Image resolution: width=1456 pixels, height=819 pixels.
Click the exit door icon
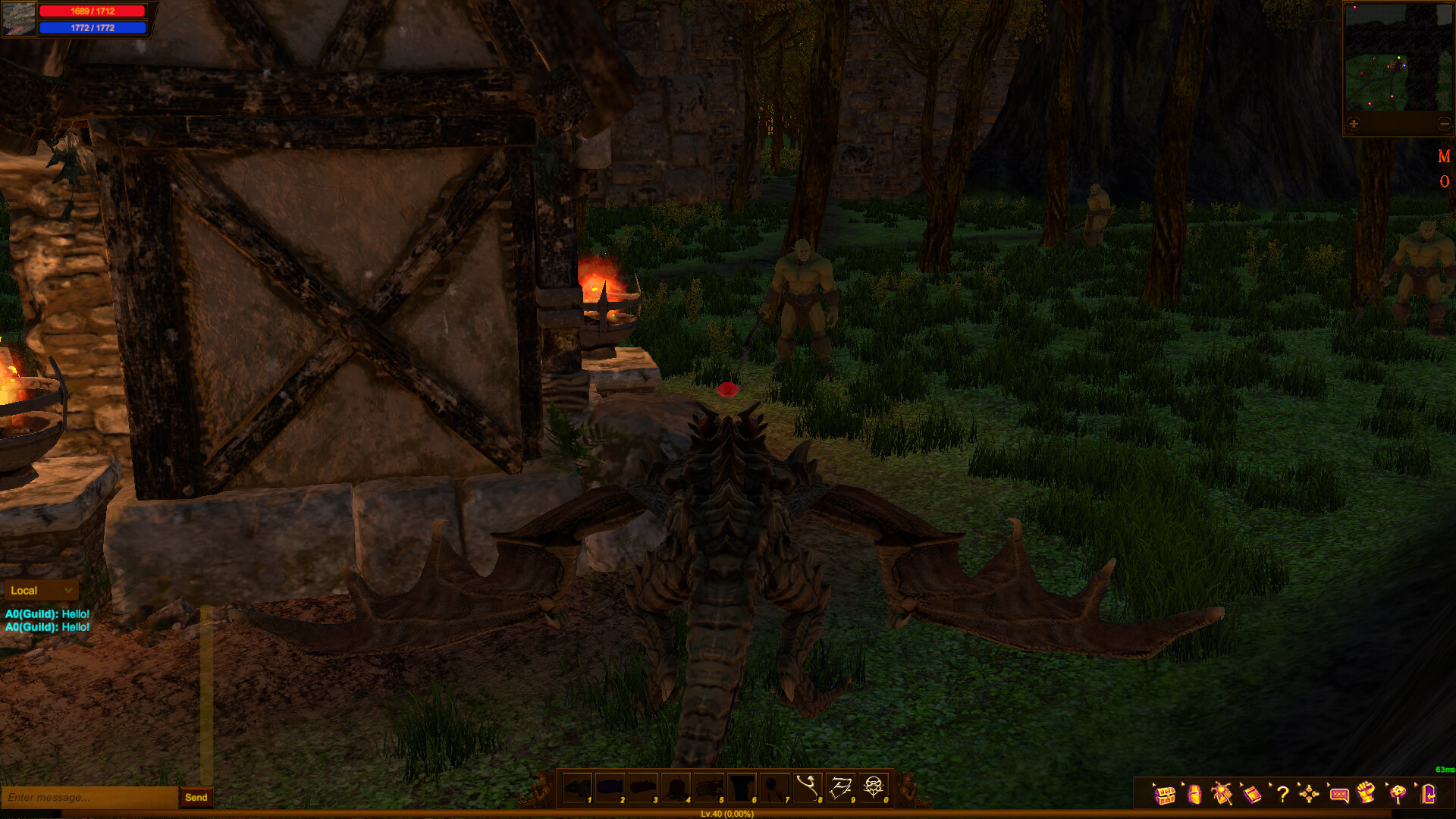point(1428,795)
